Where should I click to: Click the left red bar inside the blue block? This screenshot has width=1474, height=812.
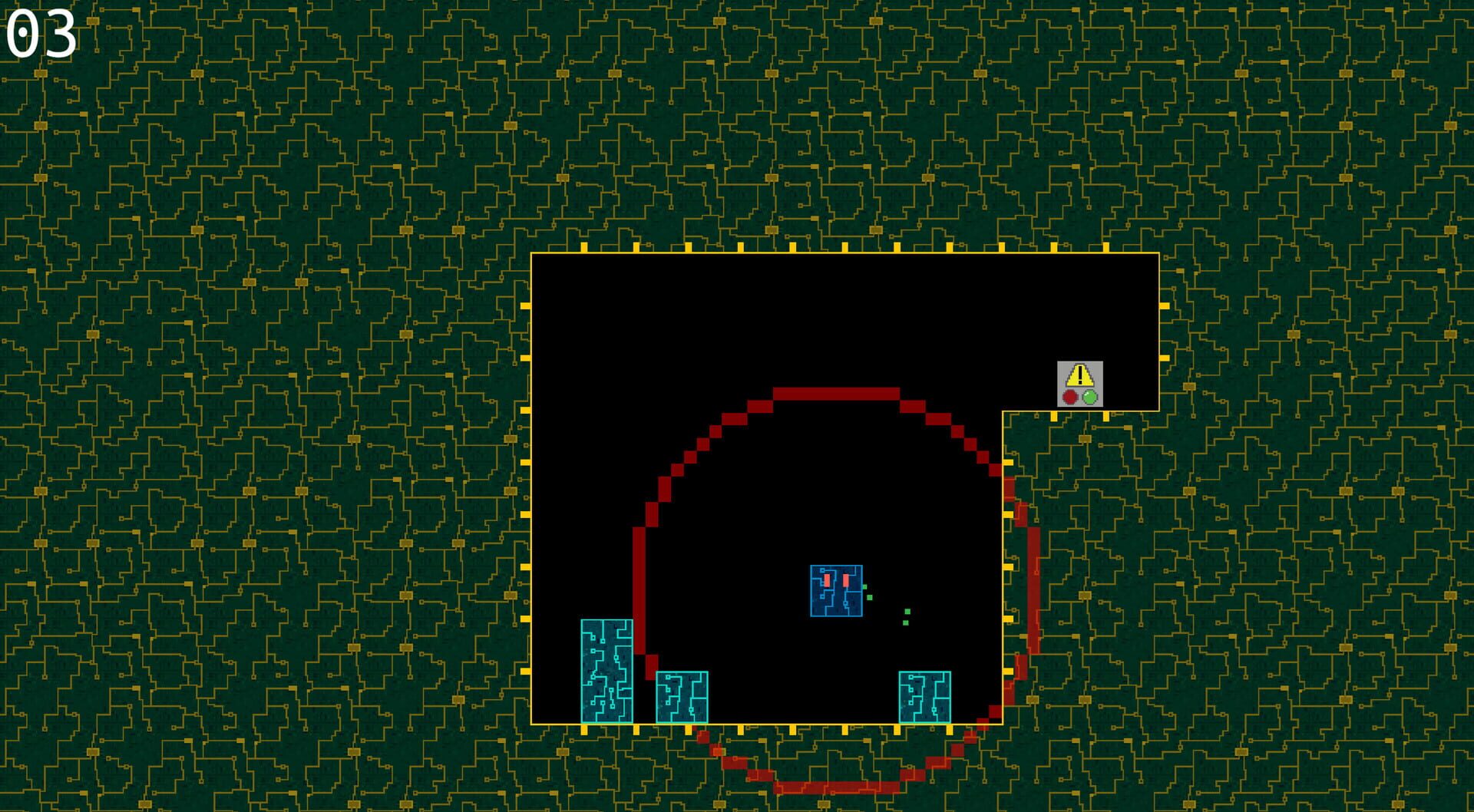click(827, 581)
